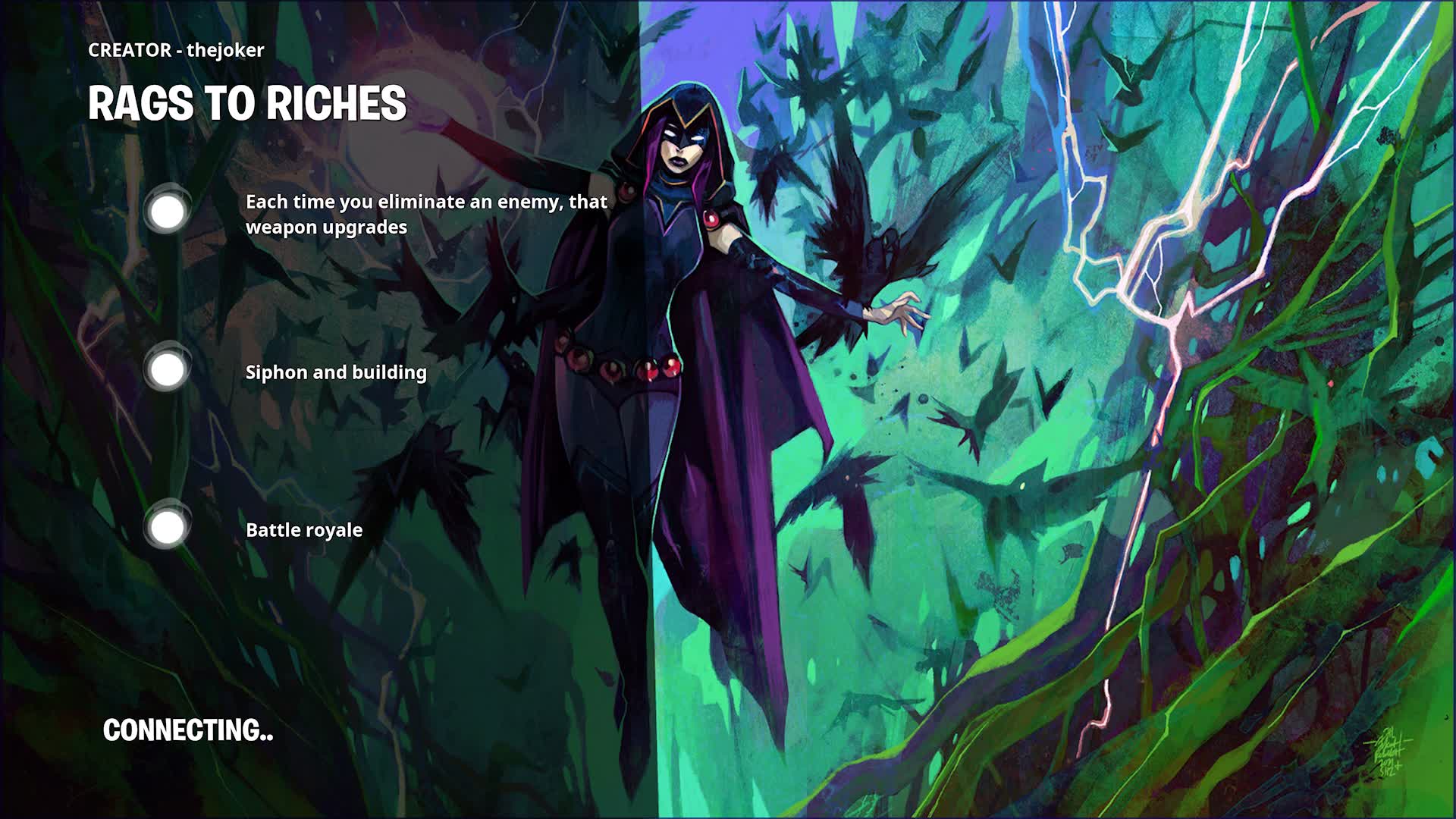Screen dimensions: 1456x819
Task: Click the CREATOR - thejoker label
Action: click(x=174, y=50)
